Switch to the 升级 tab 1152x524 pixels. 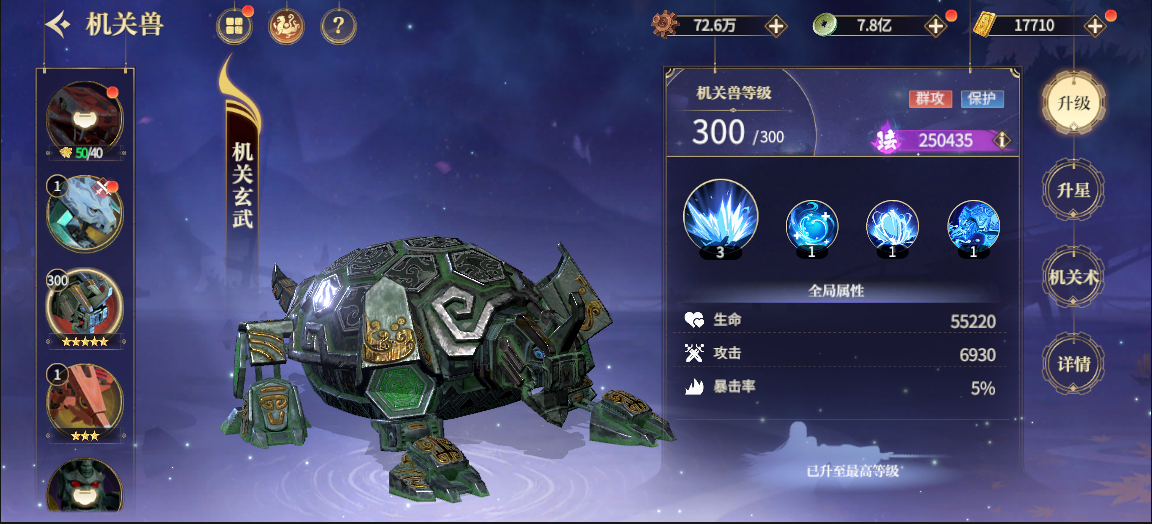(1073, 103)
